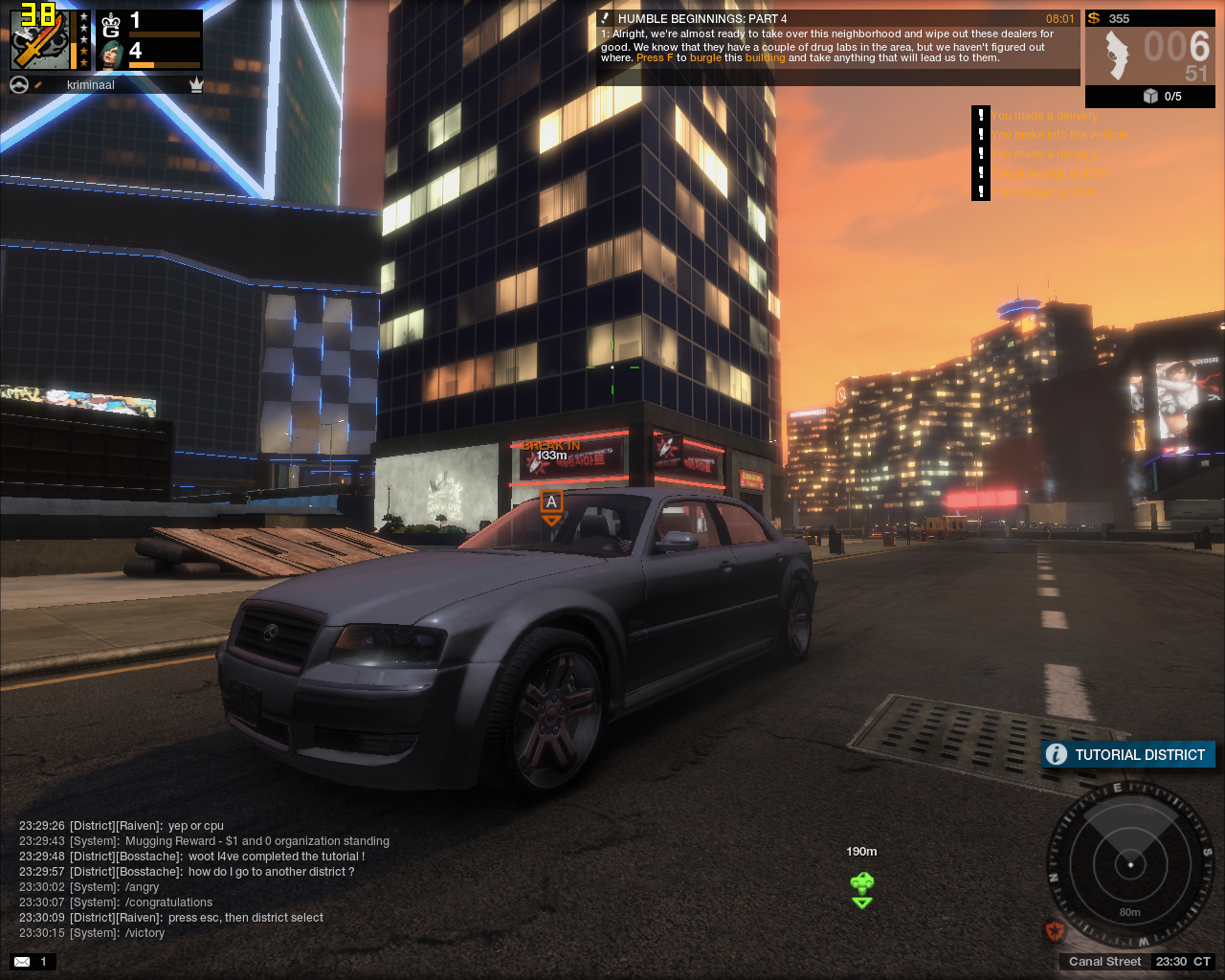Select the steering wheel icon by player name
The height and width of the screenshot is (980, 1225).
point(18,85)
